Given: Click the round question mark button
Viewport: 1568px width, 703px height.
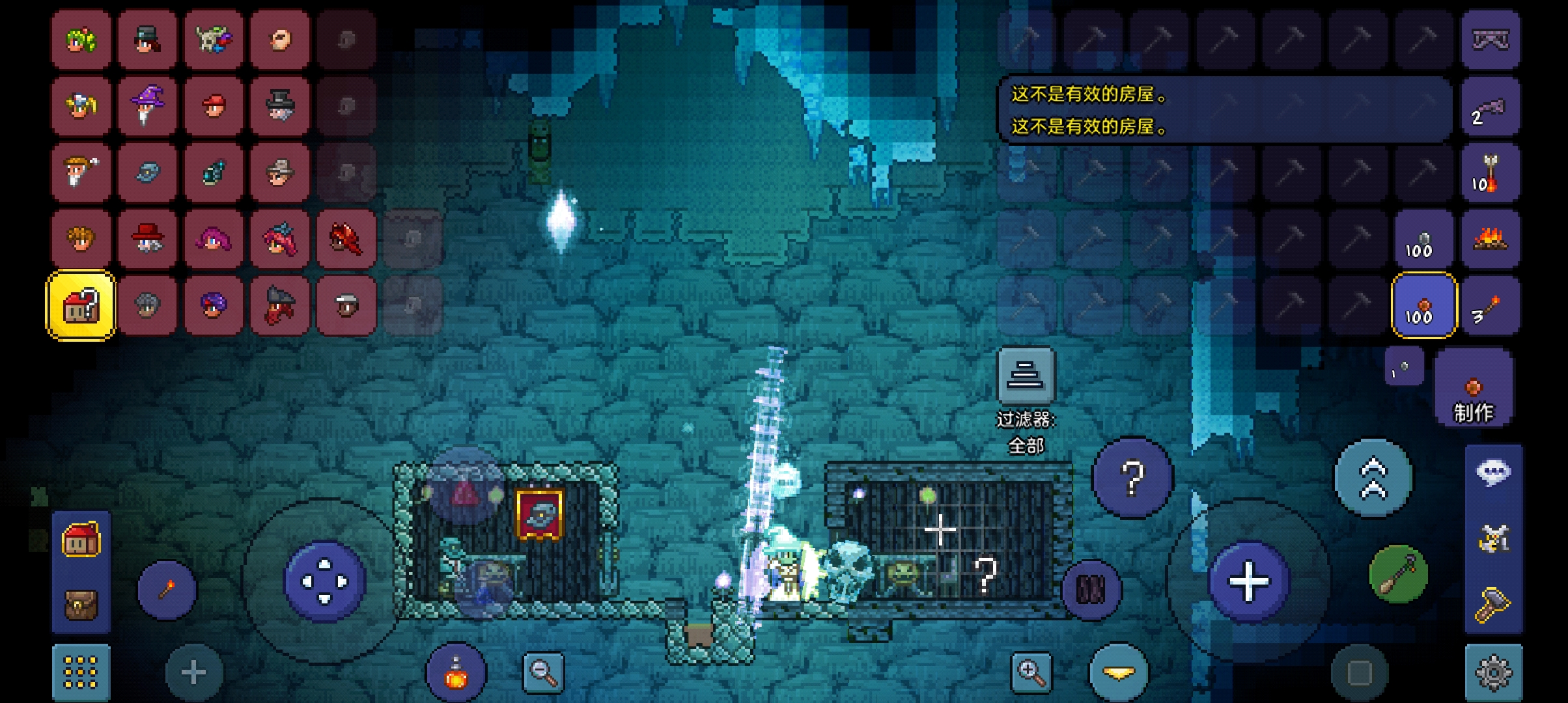Looking at the screenshot, I should 1132,478.
